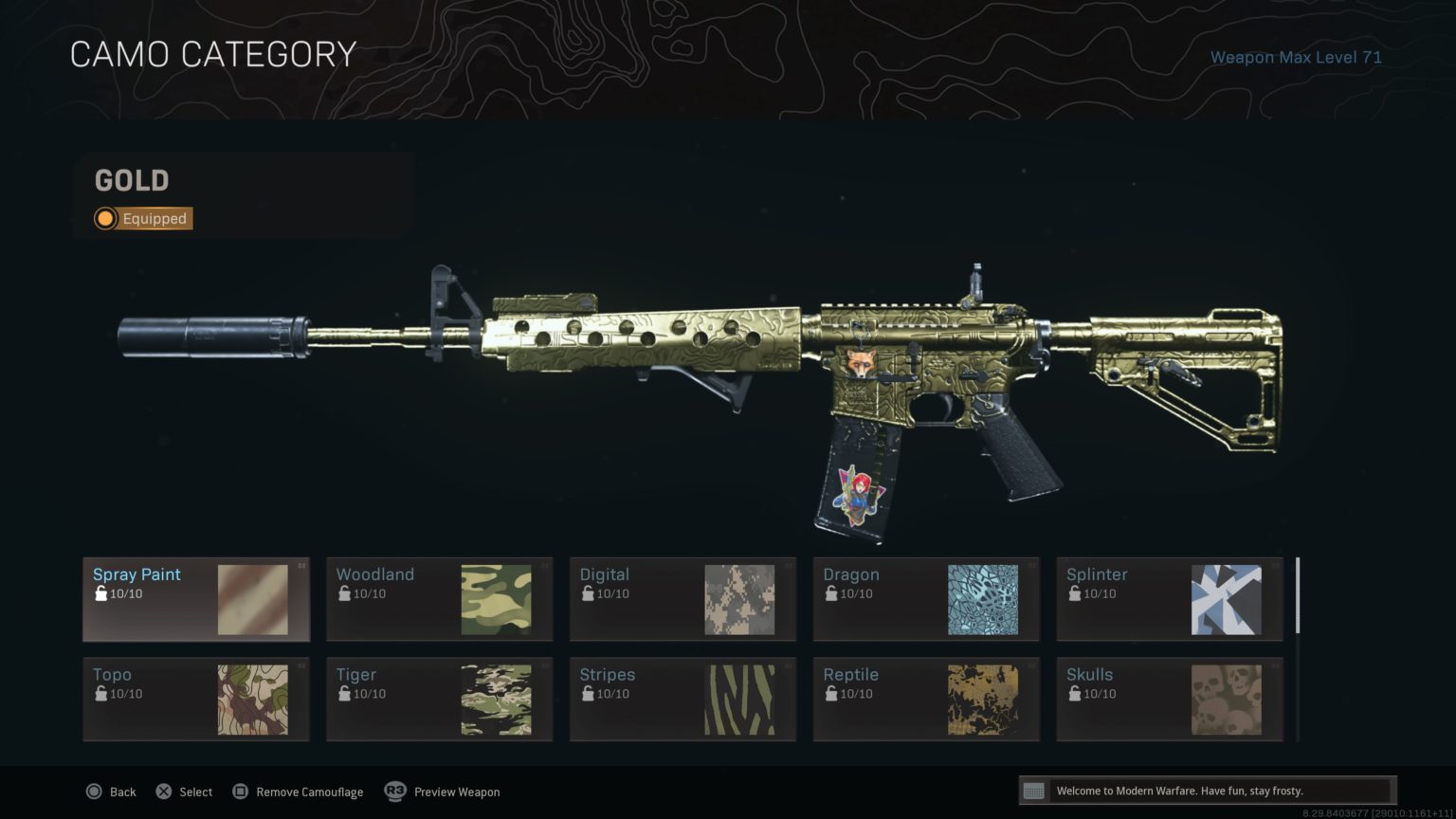Pick the Dragon camo tile
The width and height of the screenshot is (1456, 819).
(926, 599)
